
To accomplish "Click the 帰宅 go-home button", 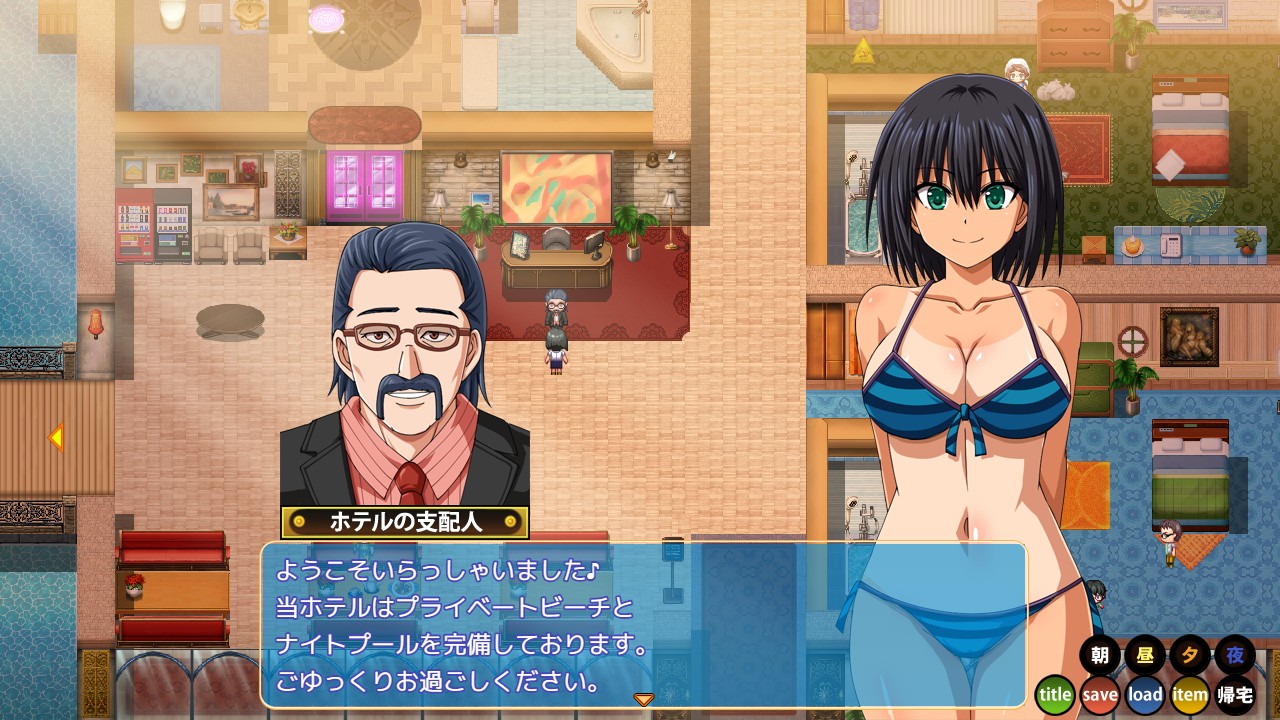I will click(x=1236, y=694).
